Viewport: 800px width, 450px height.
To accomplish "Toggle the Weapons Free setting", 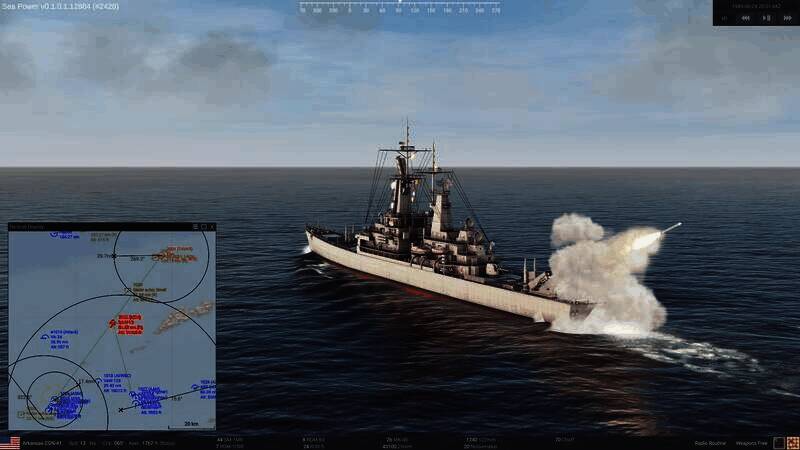I will click(757, 442).
